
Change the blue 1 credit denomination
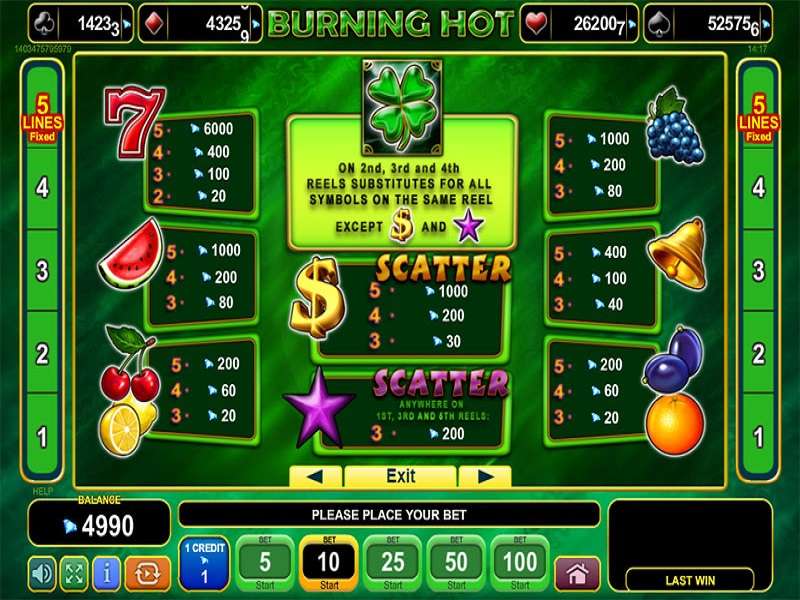pyautogui.click(x=204, y=564)
